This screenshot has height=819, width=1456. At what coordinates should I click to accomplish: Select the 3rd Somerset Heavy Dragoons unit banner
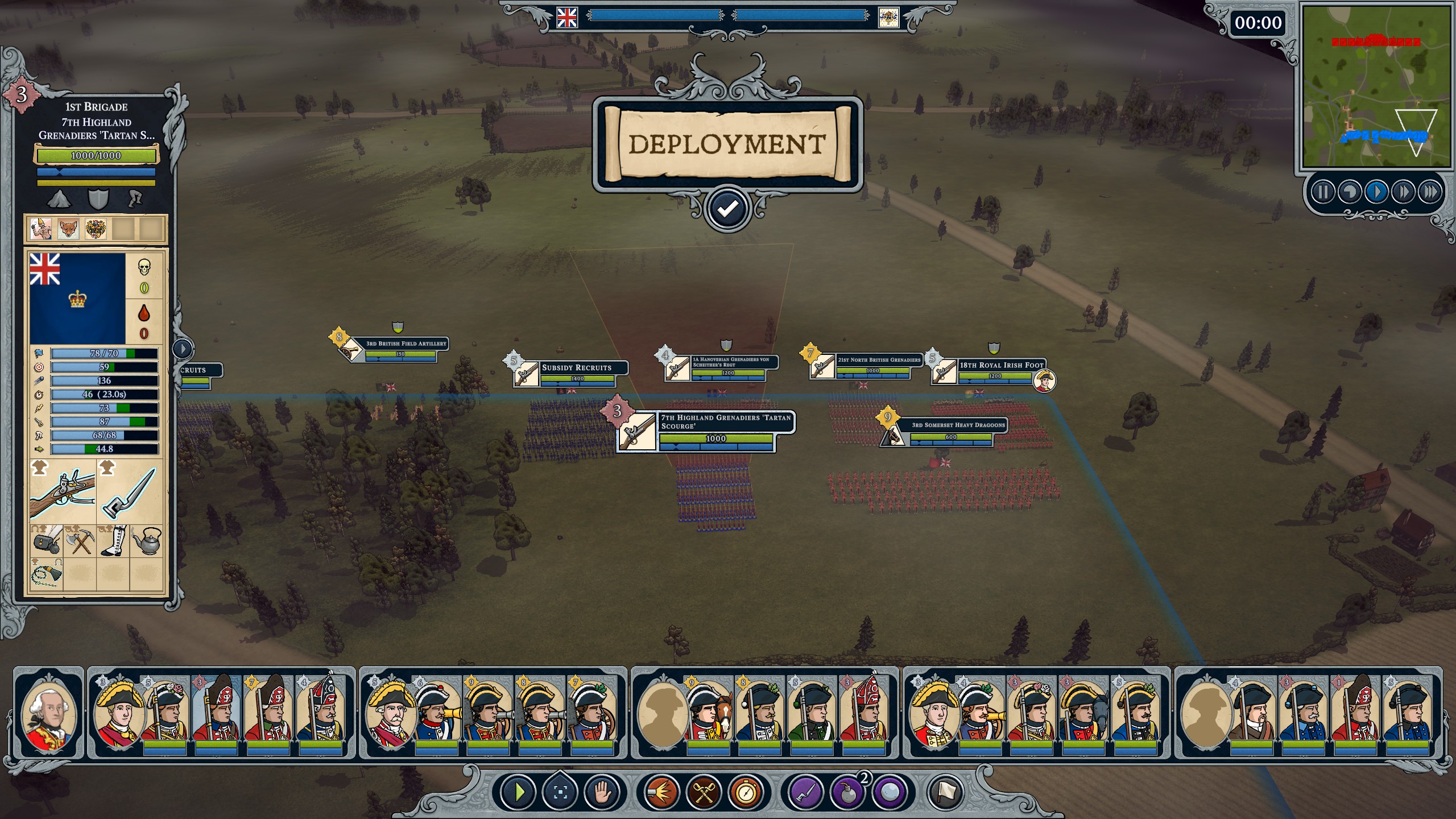(958, 425)
